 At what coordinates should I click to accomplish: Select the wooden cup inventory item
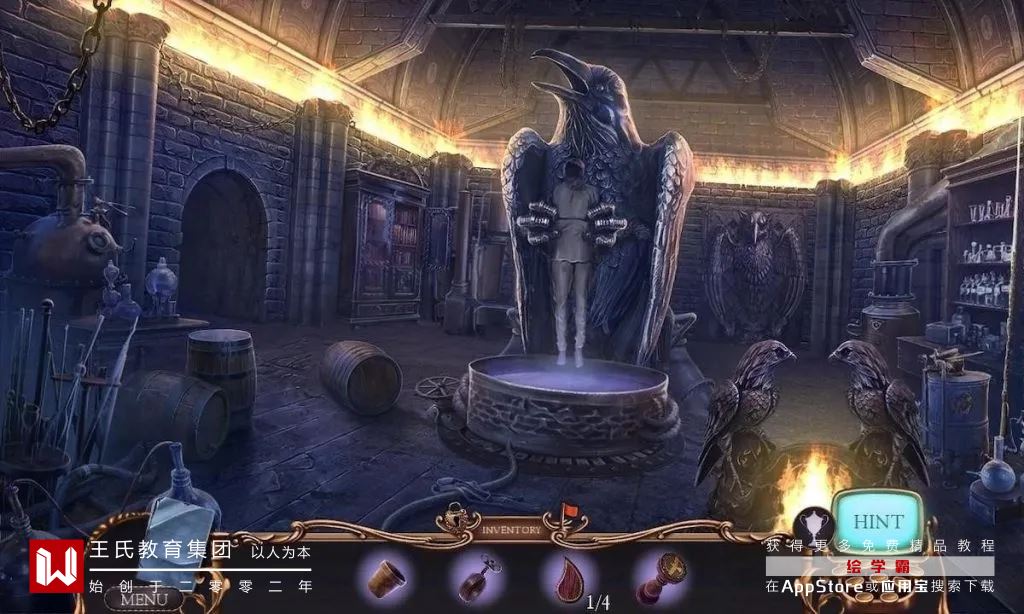coord(384,578)
